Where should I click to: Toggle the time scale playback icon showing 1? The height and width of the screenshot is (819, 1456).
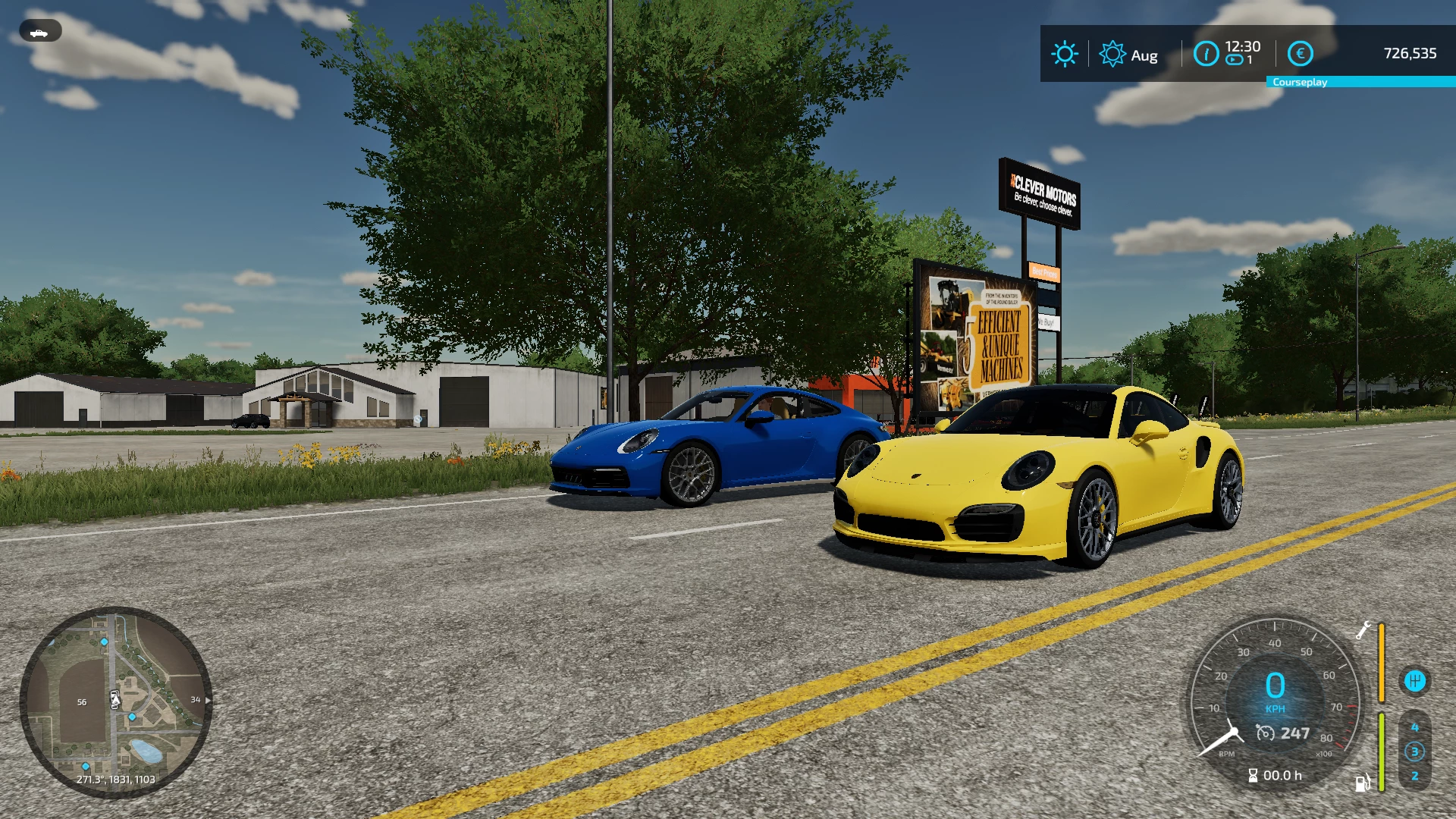pos(1235,60)
